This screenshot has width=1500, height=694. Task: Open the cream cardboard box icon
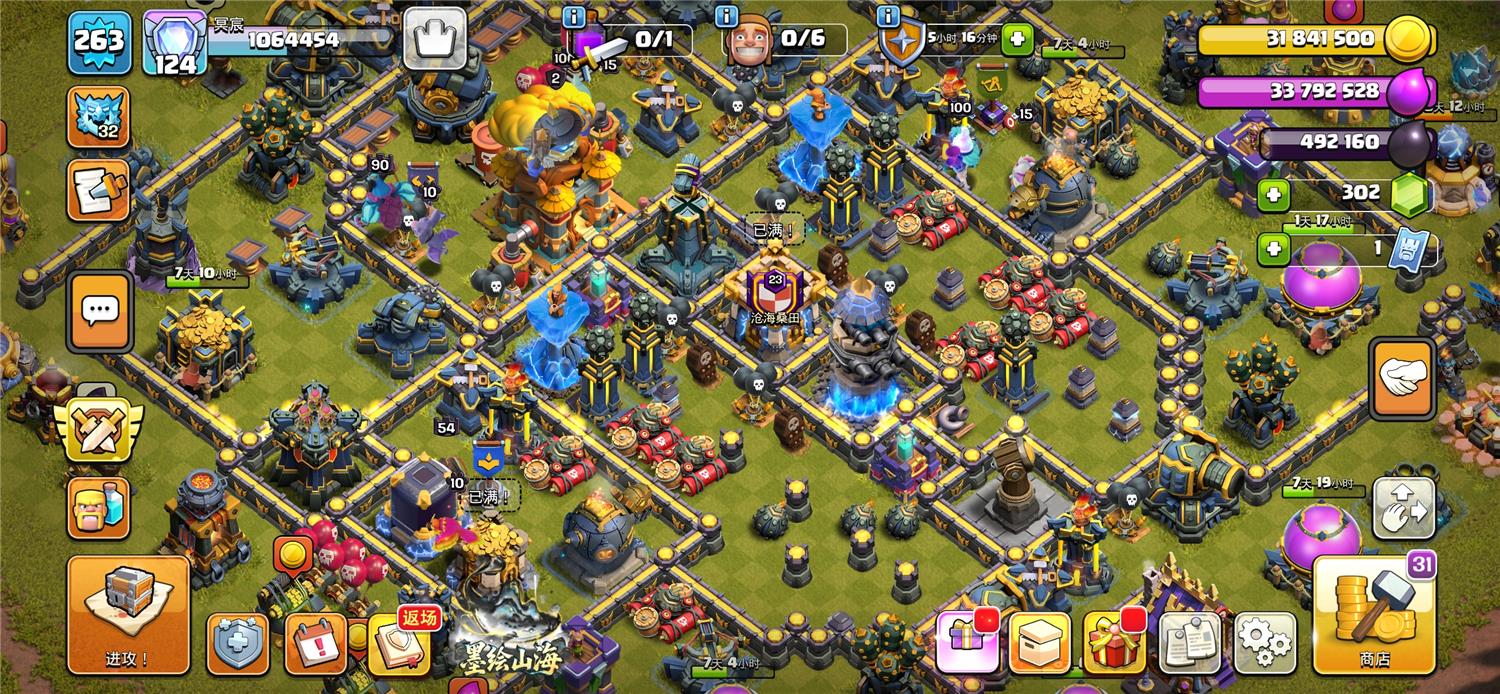(1040, 642)
